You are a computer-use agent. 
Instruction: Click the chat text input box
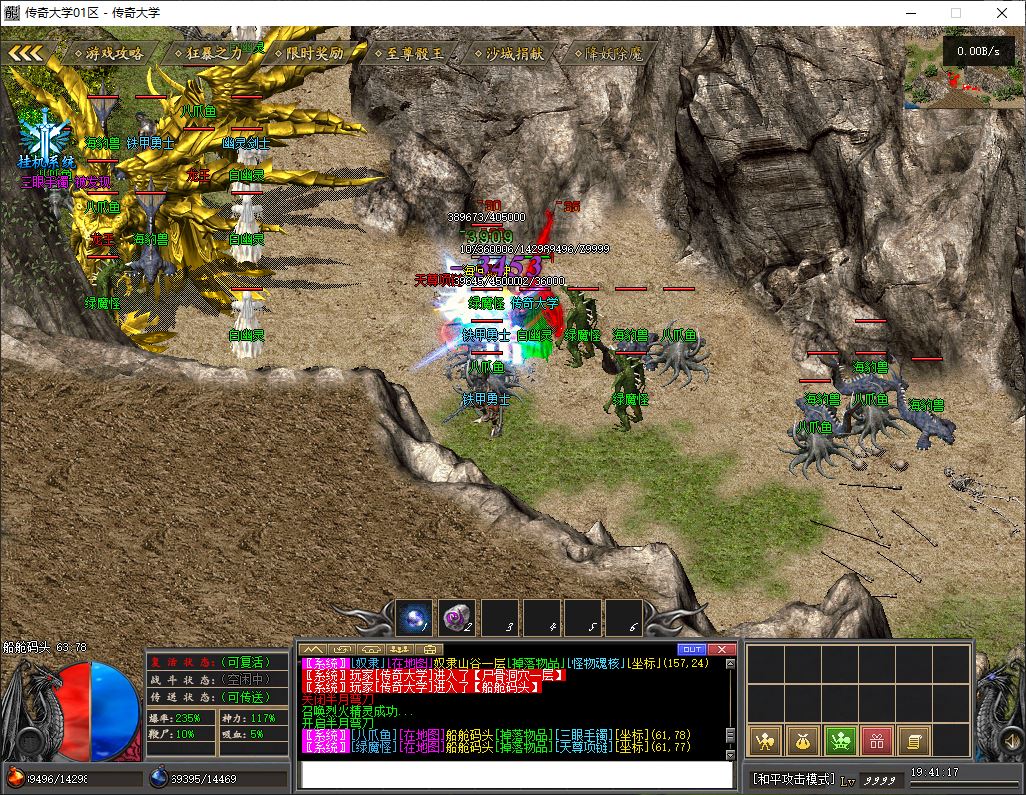point(517,775)
